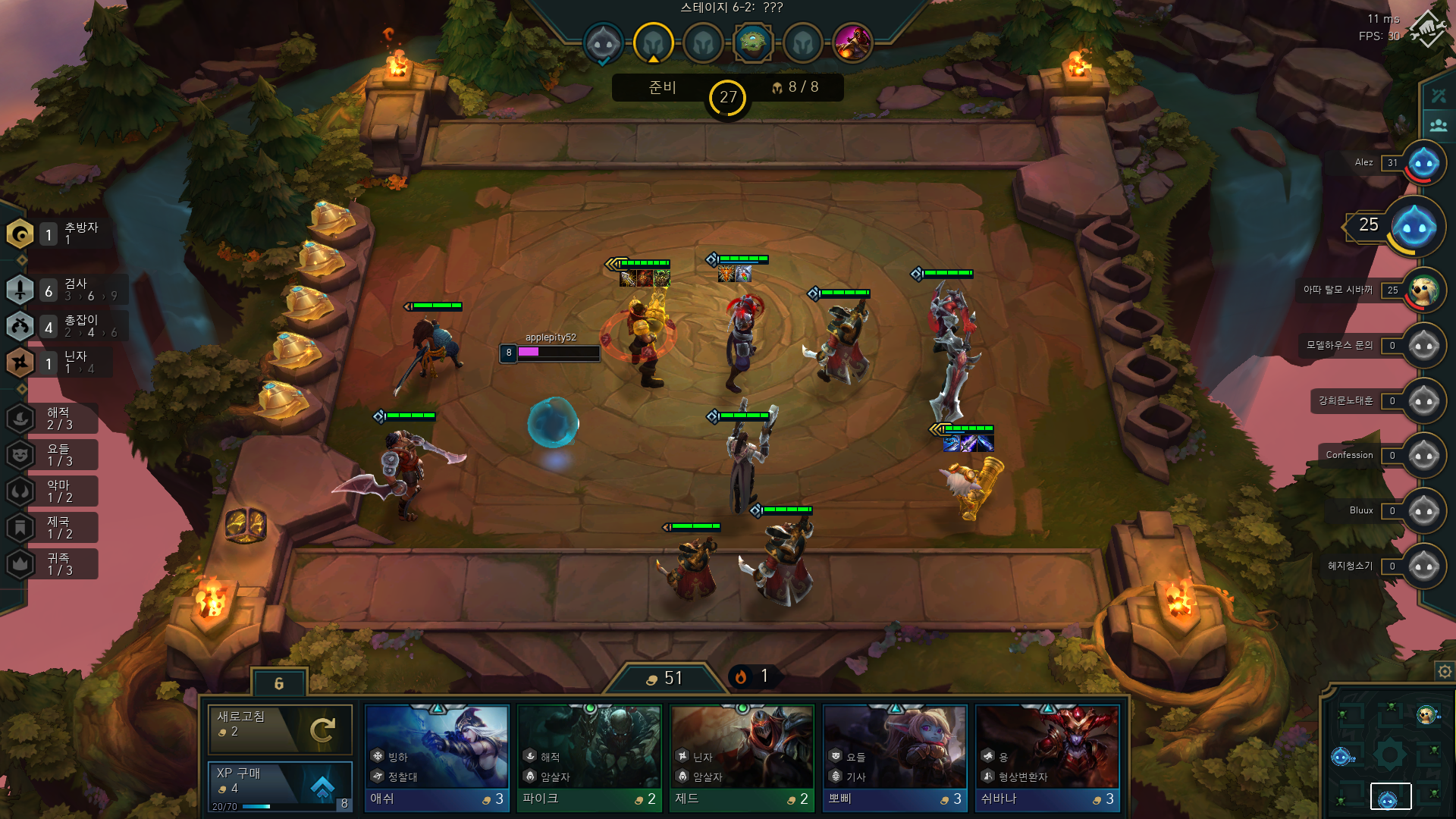Select the 총잡이 trait entry
The image size is (1456, 819).
point(64,326)
